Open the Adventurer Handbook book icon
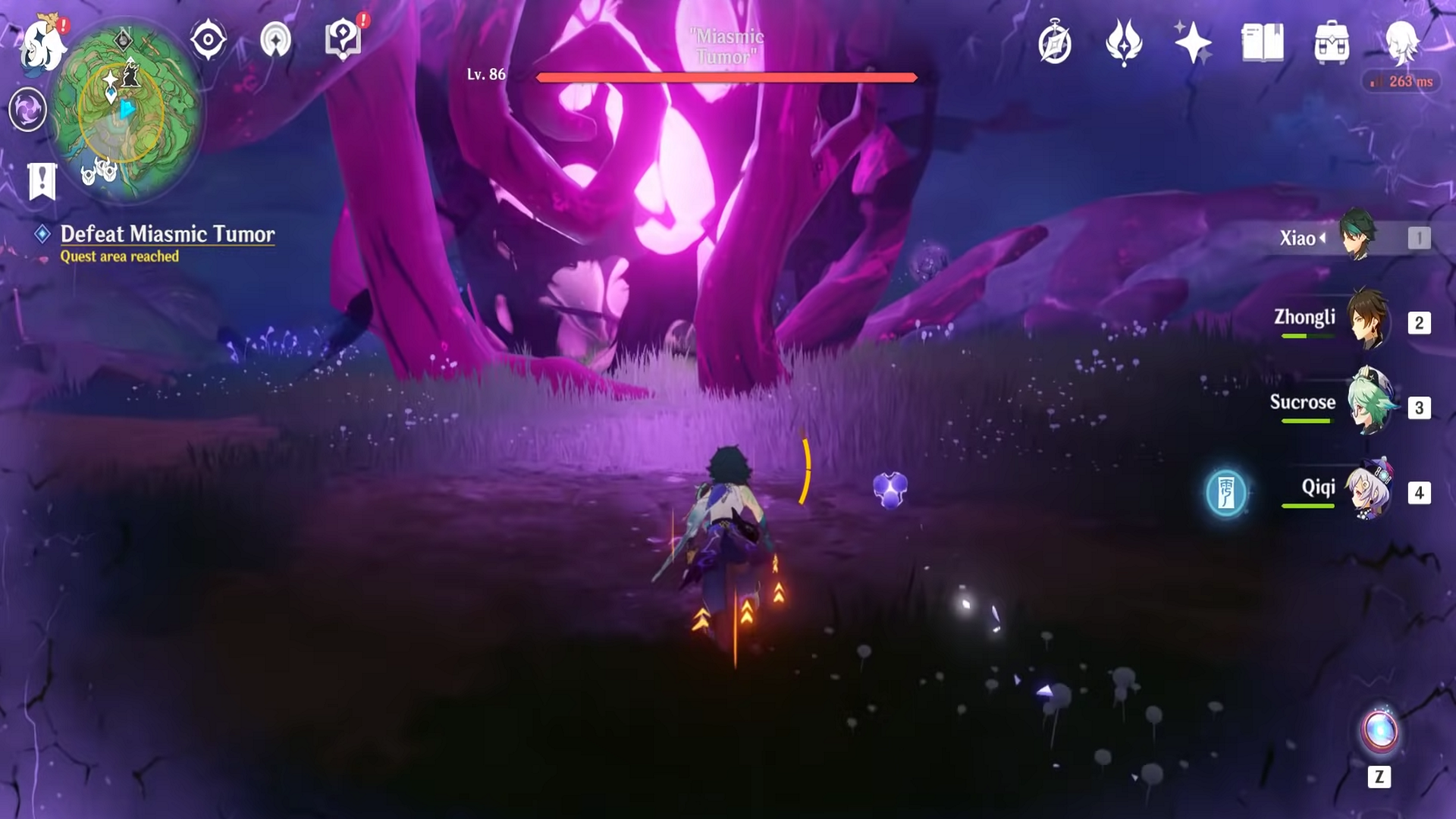 point(1263,42)
